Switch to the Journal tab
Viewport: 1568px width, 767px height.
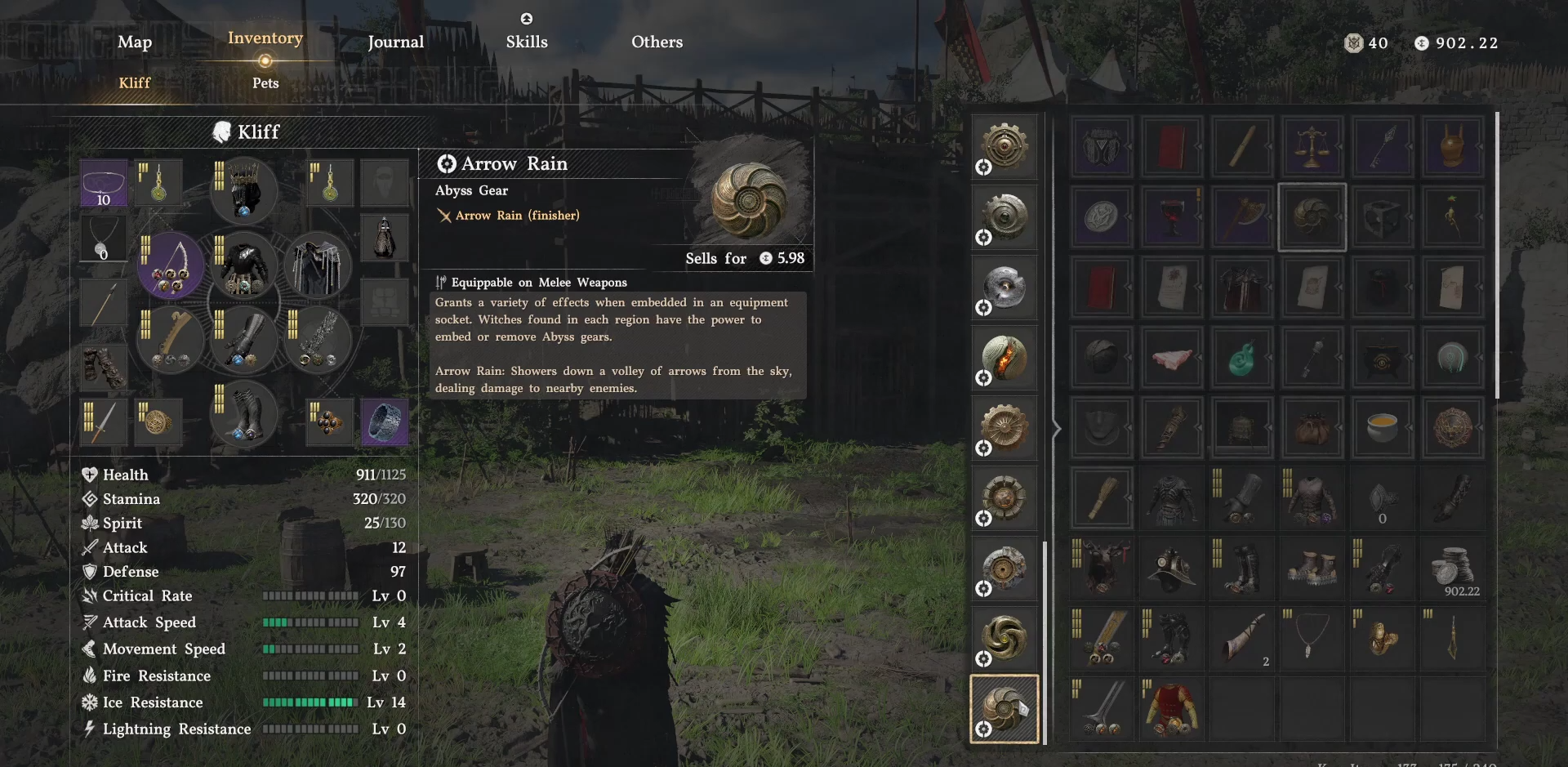tap(395, 42)
